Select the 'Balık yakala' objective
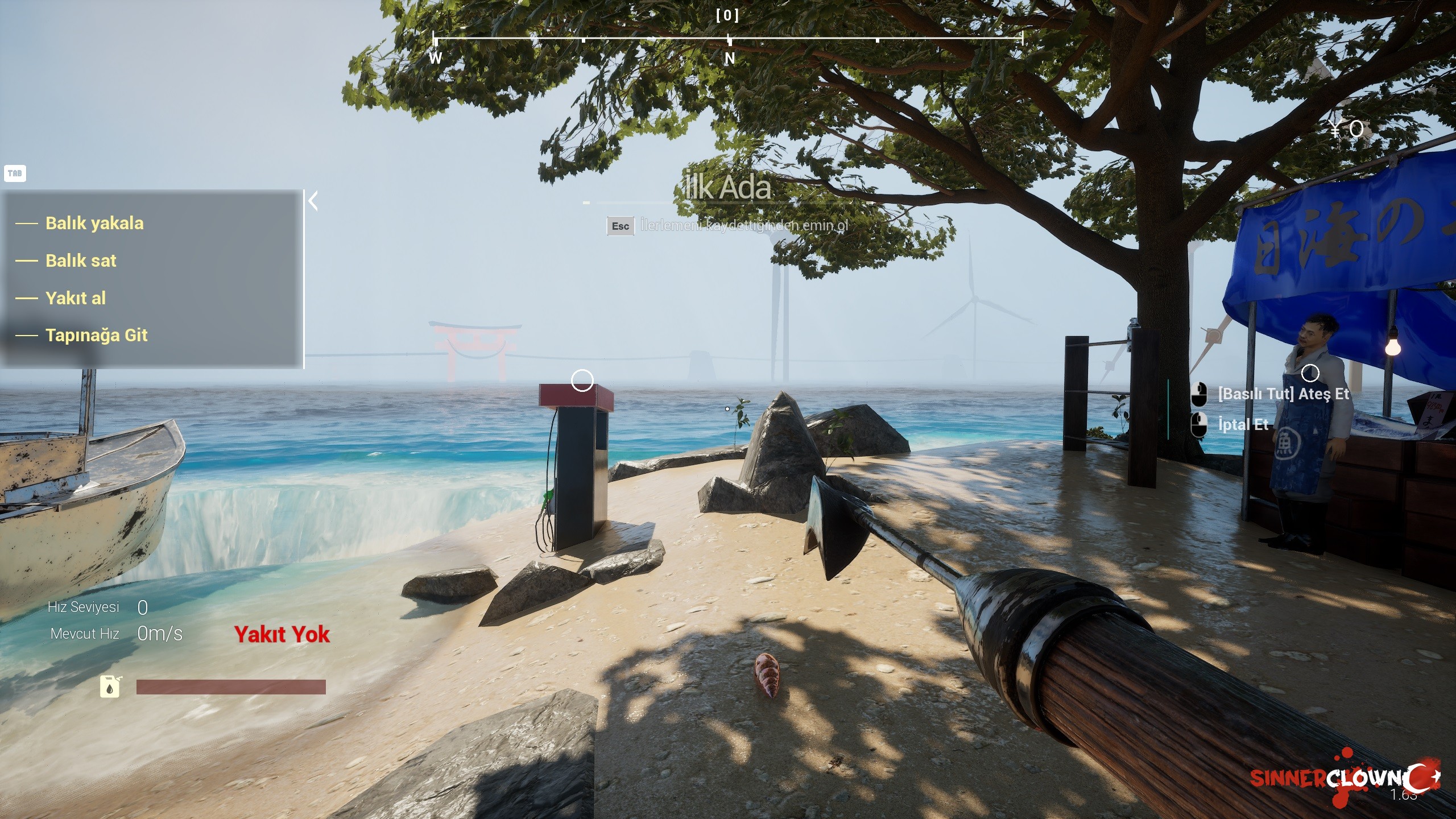The image size is (1456, 819). [94, 223]
